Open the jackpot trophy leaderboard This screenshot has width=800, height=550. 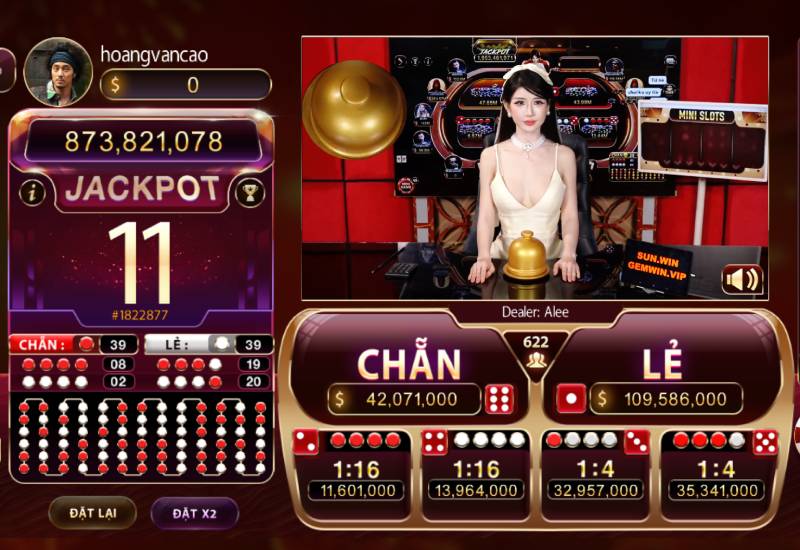pyautogui.click(x=249, y=192)
